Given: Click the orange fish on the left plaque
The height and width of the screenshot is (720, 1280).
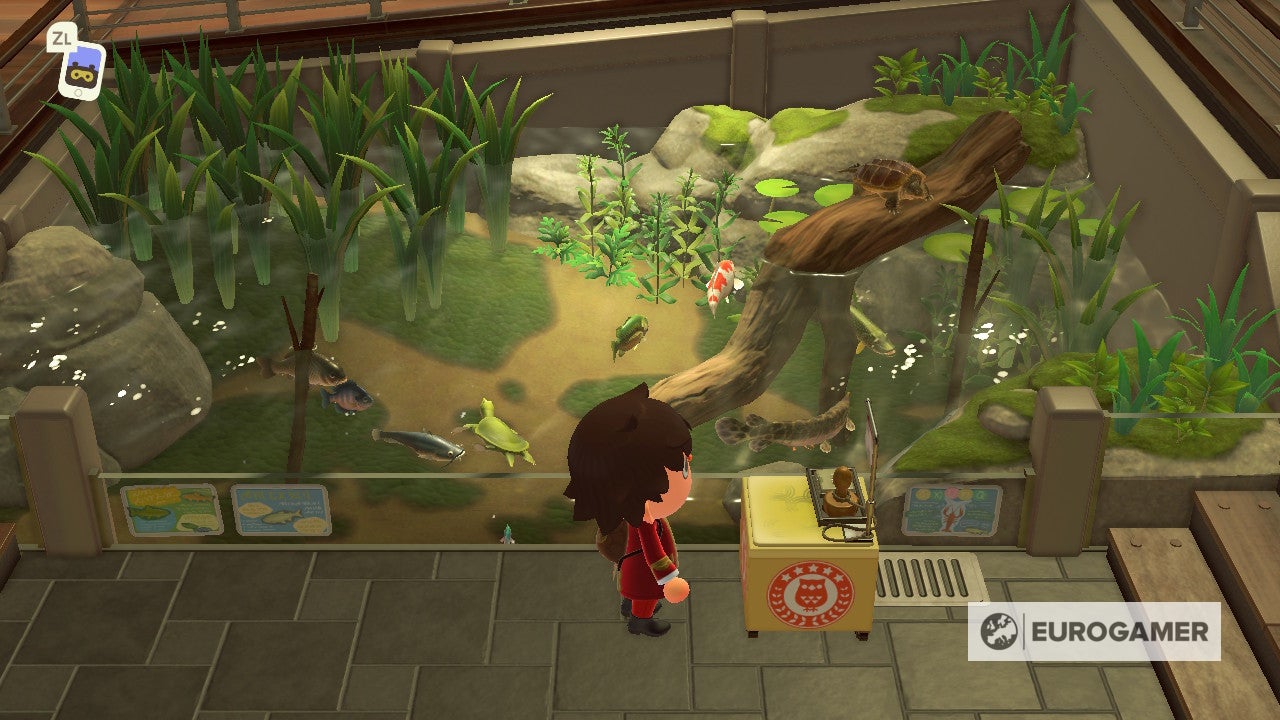Looking at the screenshot, I should click(x=196, y=497).
